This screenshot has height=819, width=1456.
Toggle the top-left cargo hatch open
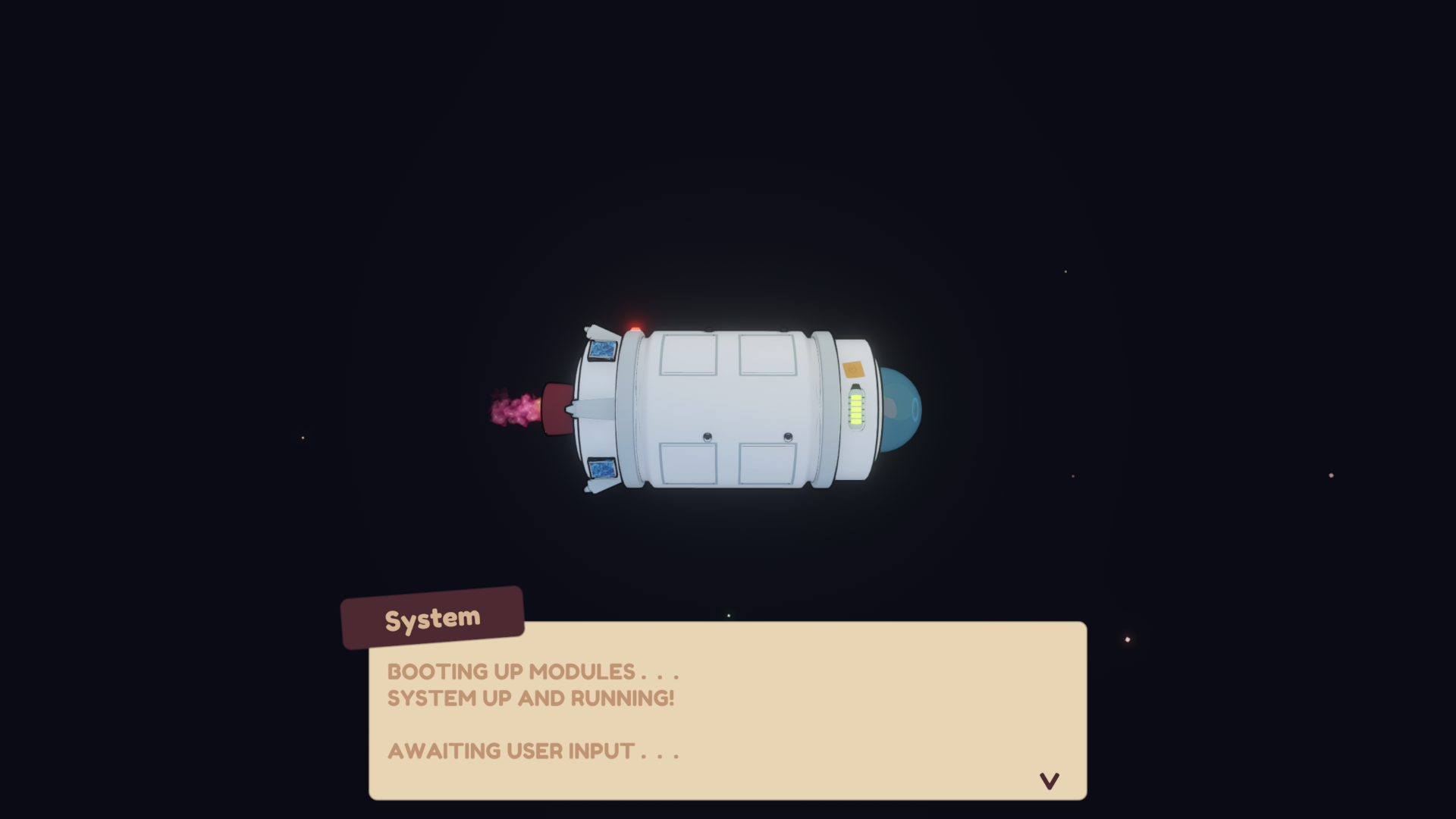point(688,354)
